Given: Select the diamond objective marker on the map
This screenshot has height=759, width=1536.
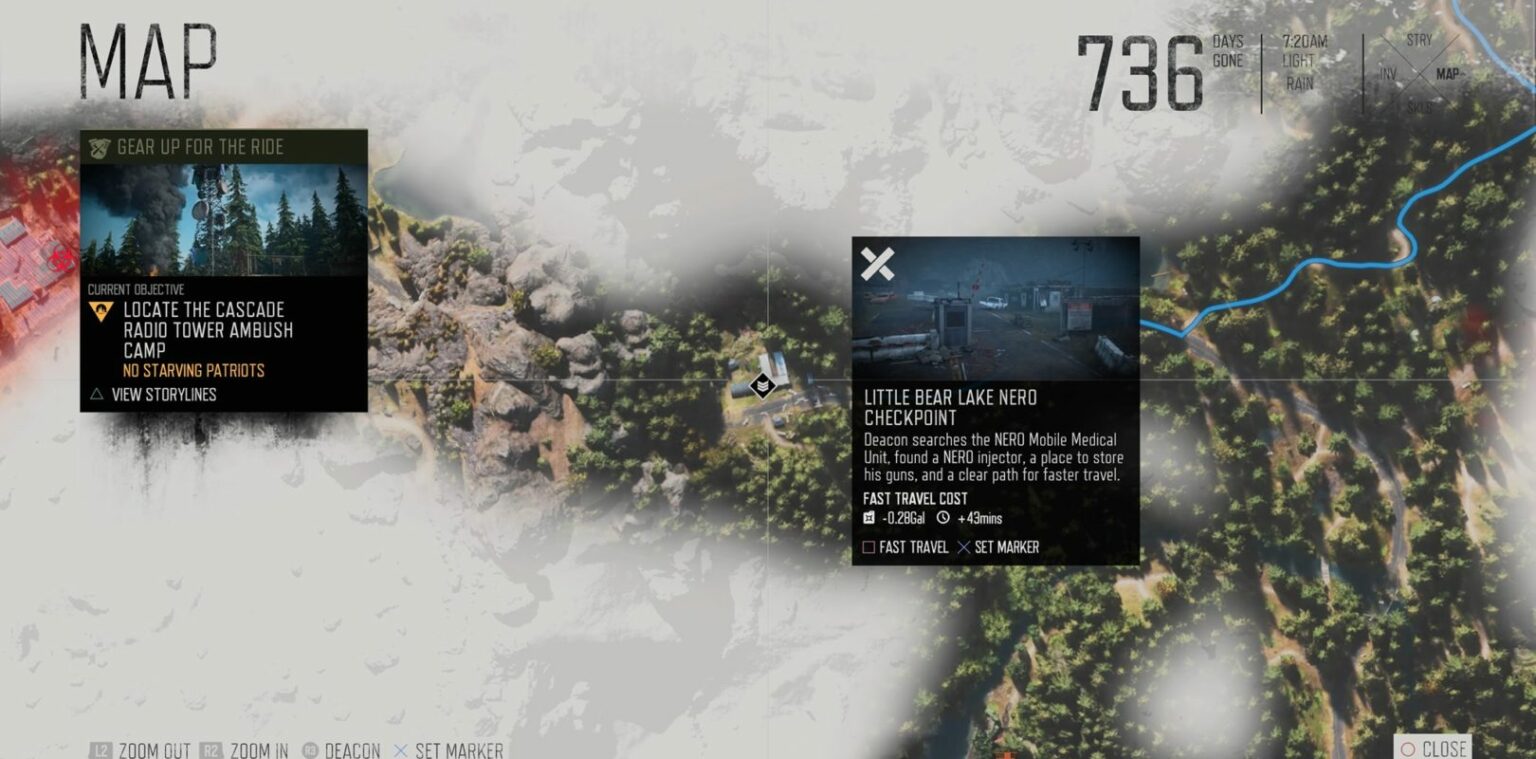Looking at the screenshot, I should (x=763, y=383).
